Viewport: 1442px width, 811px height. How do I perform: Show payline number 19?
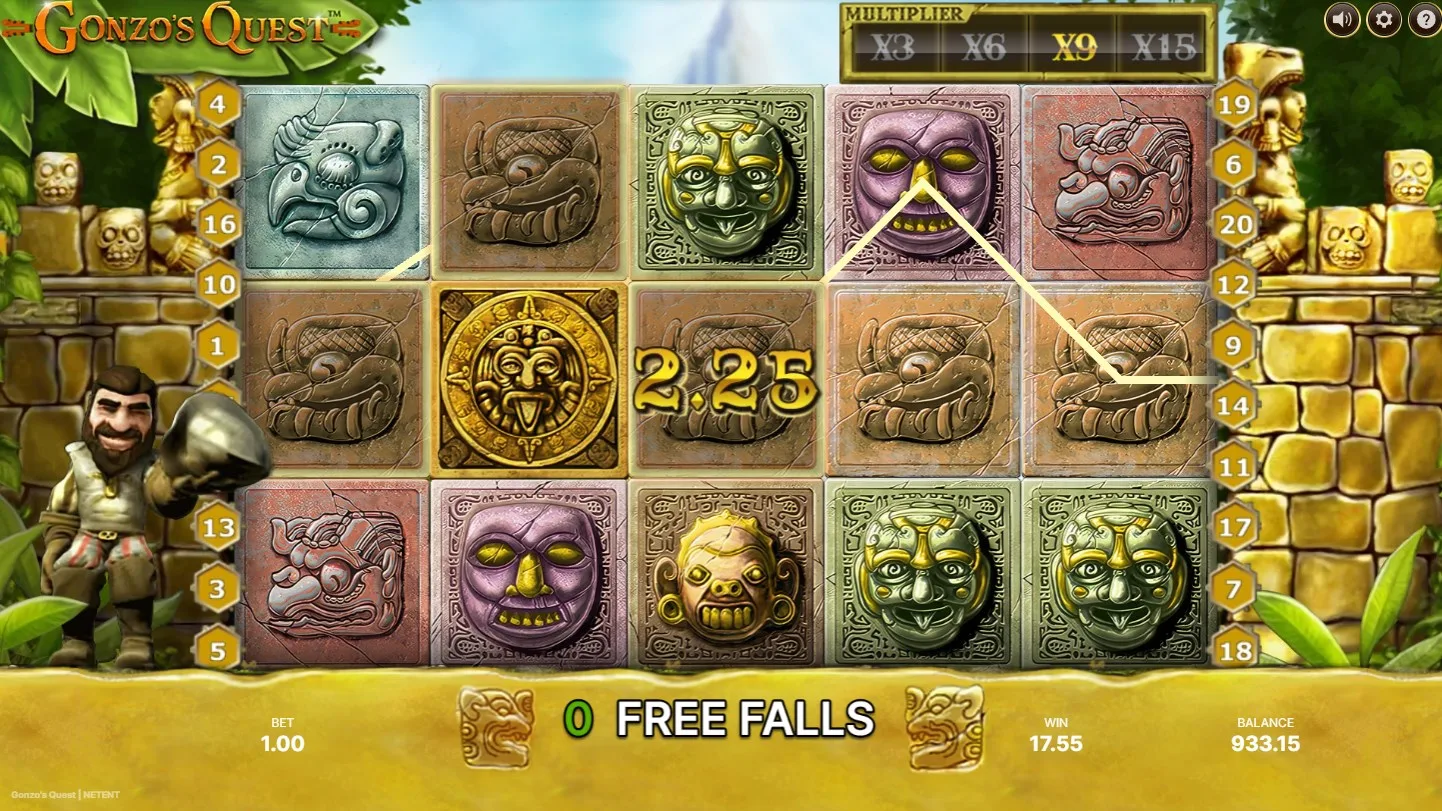tap(1236, 103)
